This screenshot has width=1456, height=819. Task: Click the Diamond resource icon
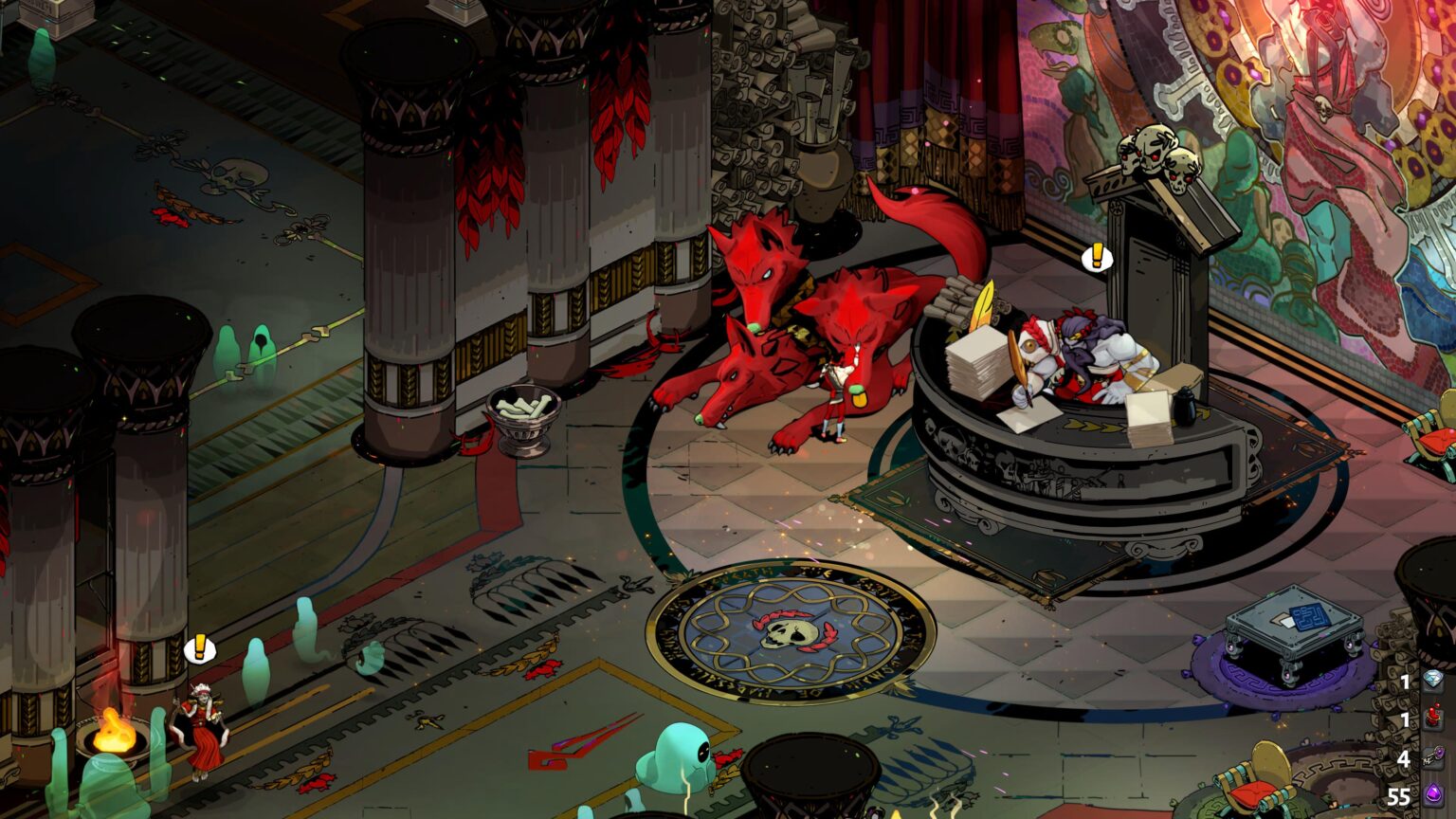coord(1433,680)
